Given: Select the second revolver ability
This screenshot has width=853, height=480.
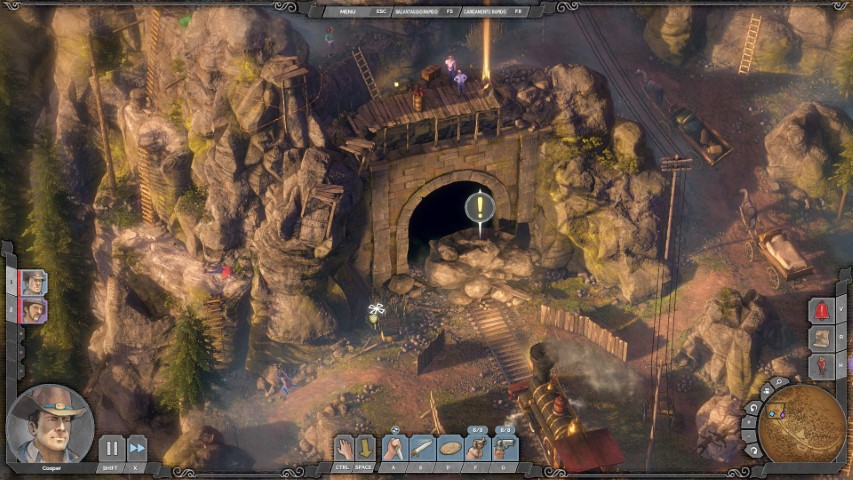Looking at the screenshot, I should 505,448.
